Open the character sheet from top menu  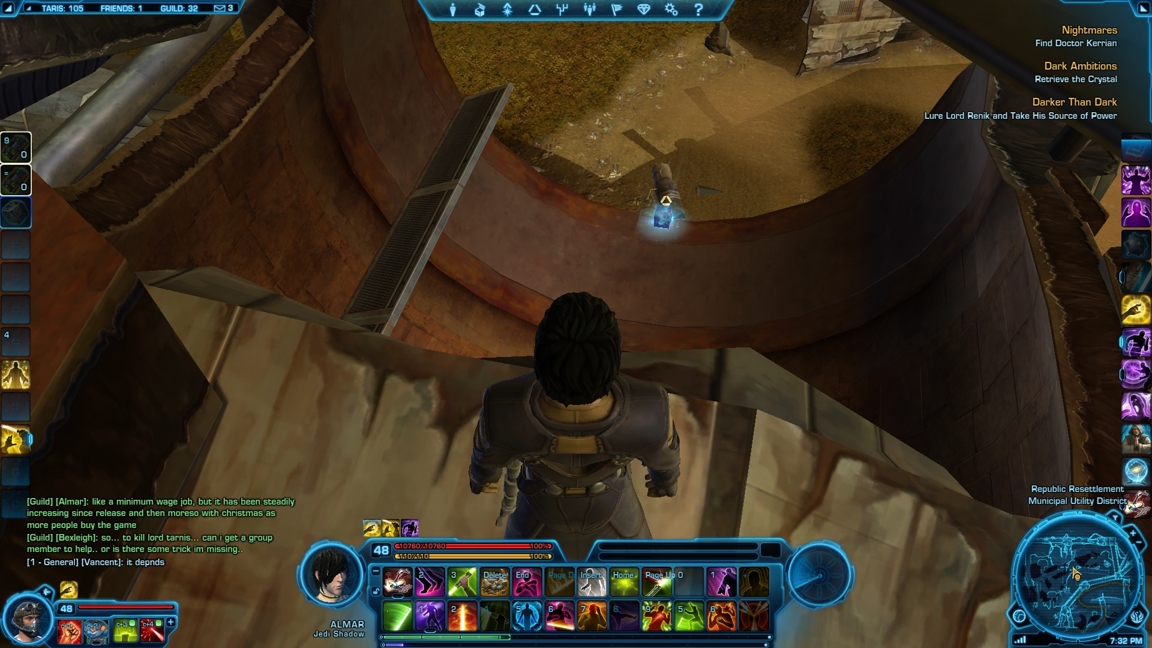coord(453,10)
